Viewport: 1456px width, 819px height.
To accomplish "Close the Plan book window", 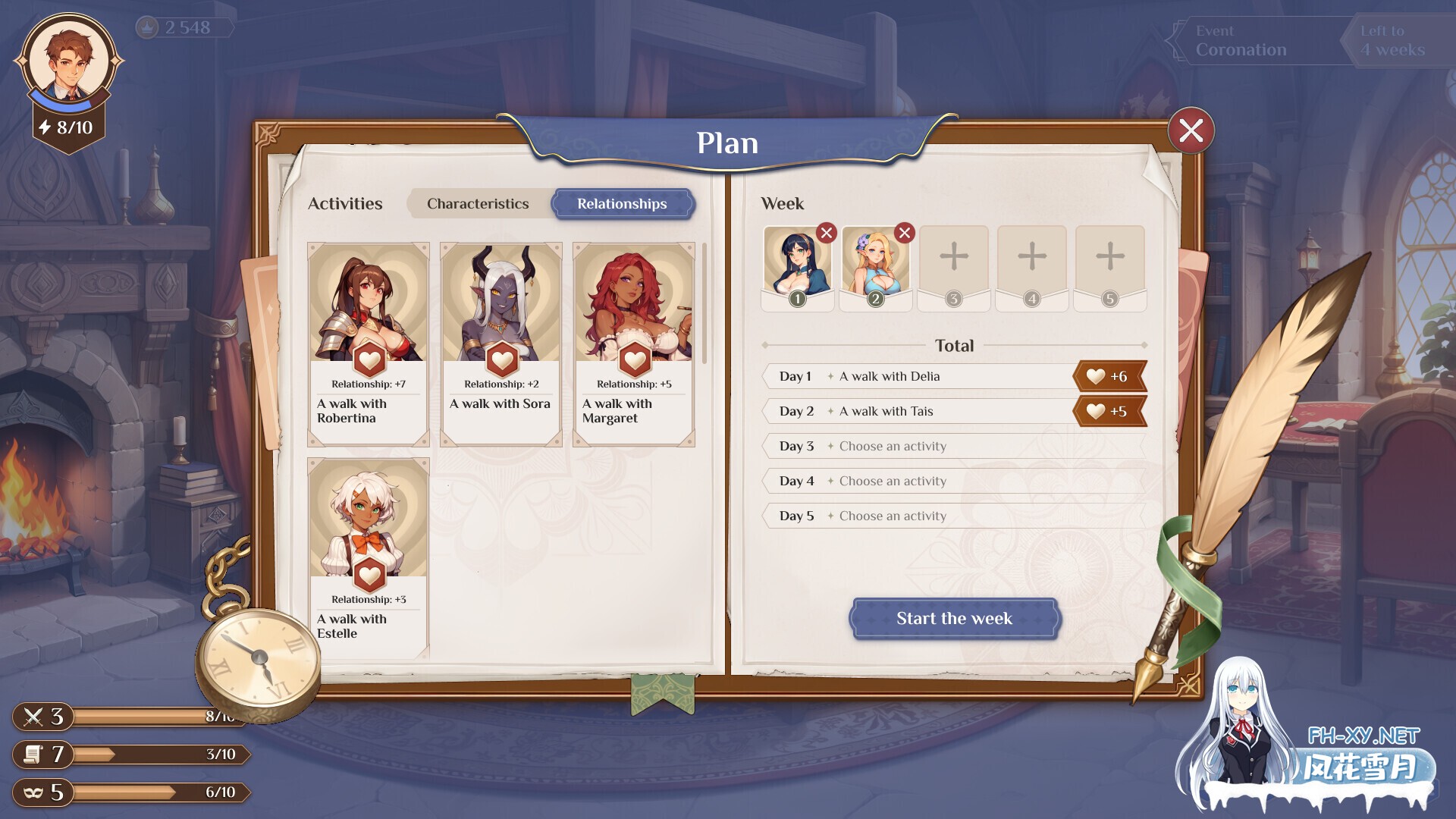I will point(1191,130).
